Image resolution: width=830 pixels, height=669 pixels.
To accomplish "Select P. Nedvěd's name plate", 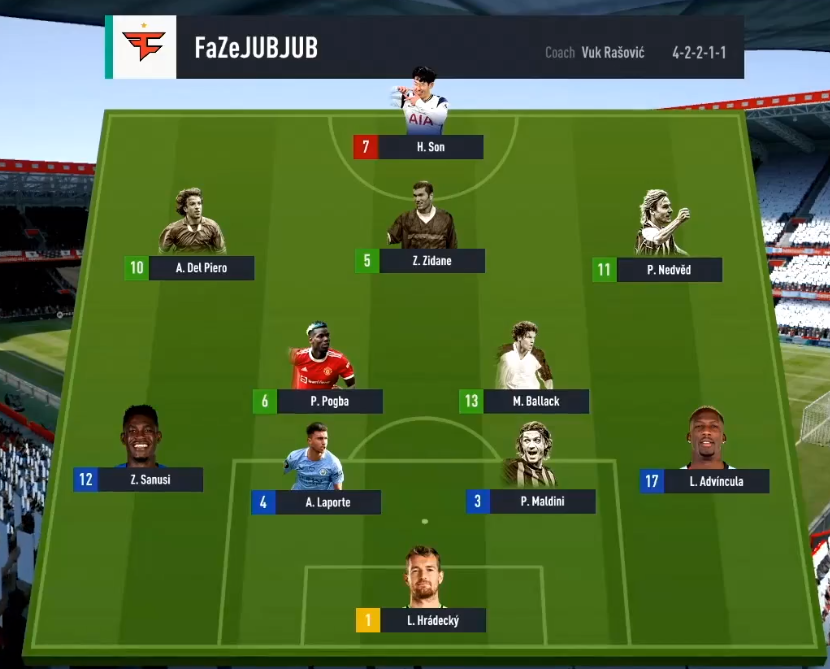I will 670,269.
